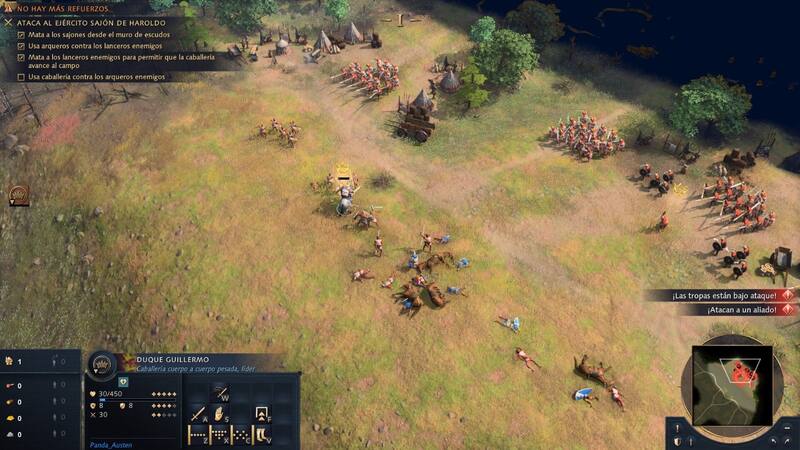Click the shield icon beside the minimap
The height and width of the screenshot is (450, 800).
[677, 440]
